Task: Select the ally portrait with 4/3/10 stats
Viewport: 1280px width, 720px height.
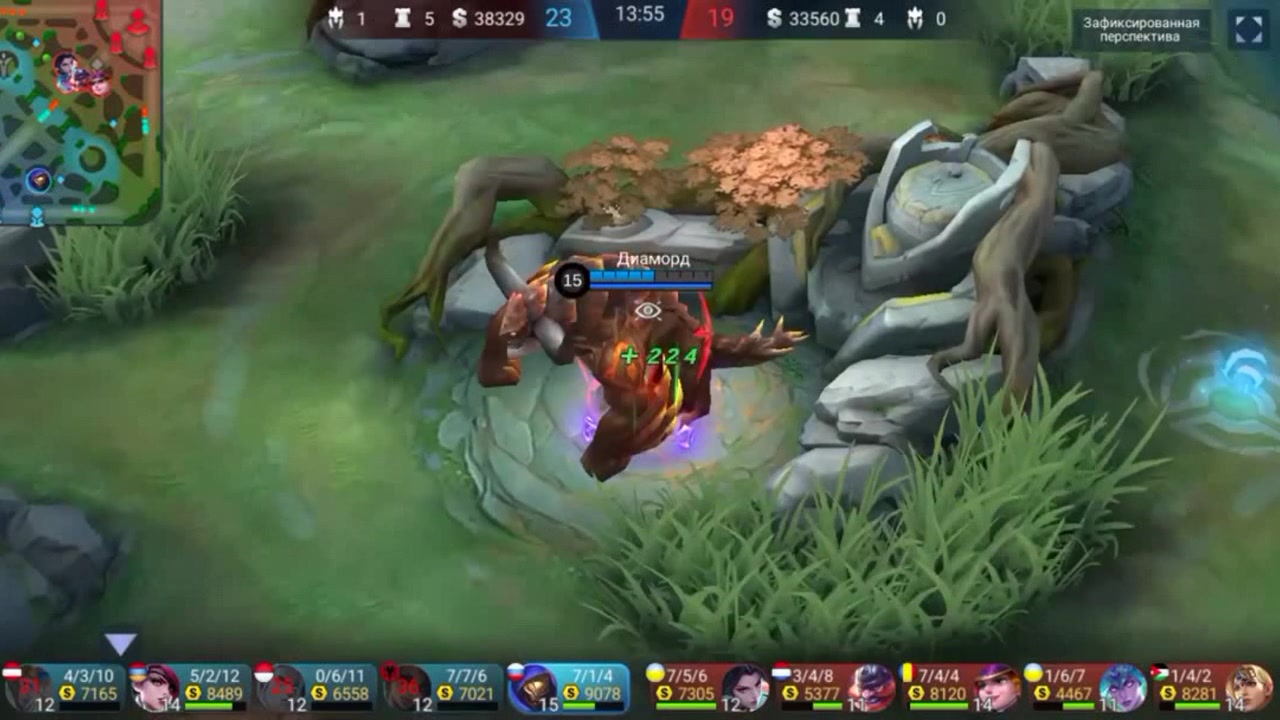Action: [26, 688]
